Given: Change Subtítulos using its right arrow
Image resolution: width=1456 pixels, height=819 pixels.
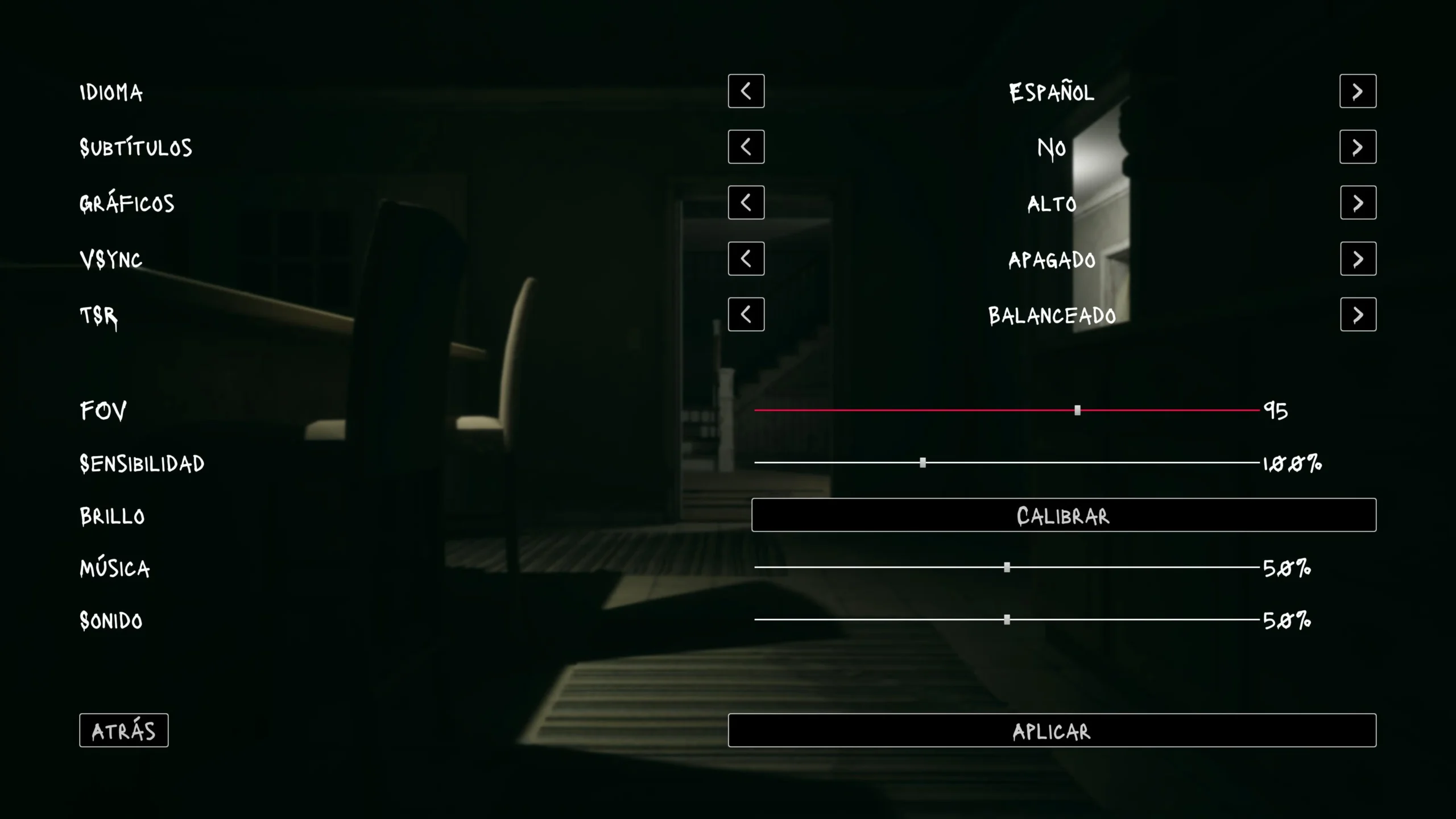Looking at the screenshot, I should (x=1358, y=147).
